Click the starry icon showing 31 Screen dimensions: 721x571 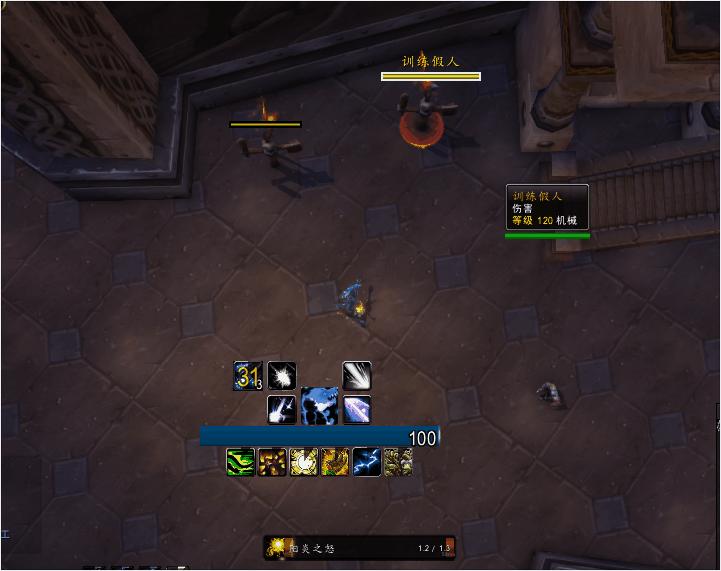coord(247,375)
